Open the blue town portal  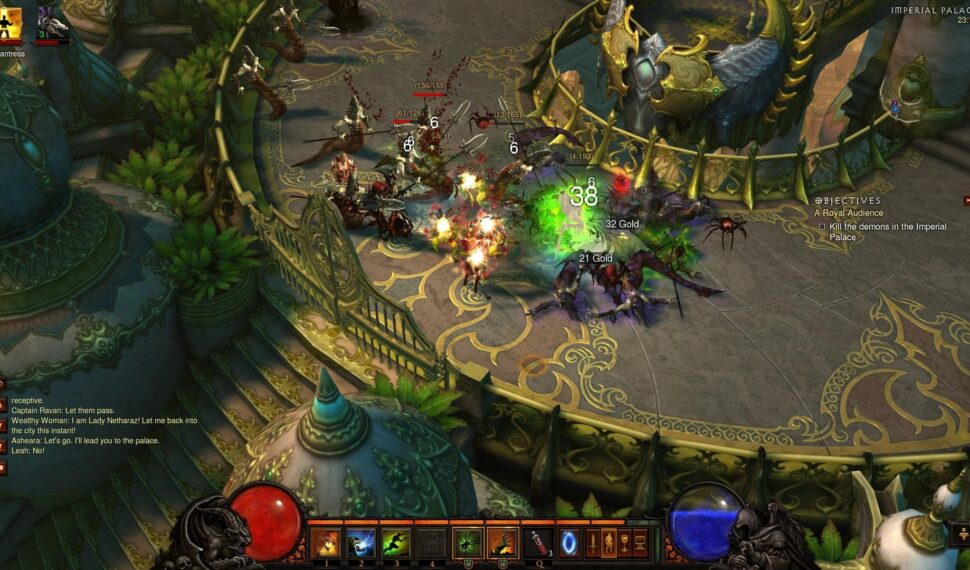click(569, 543)
